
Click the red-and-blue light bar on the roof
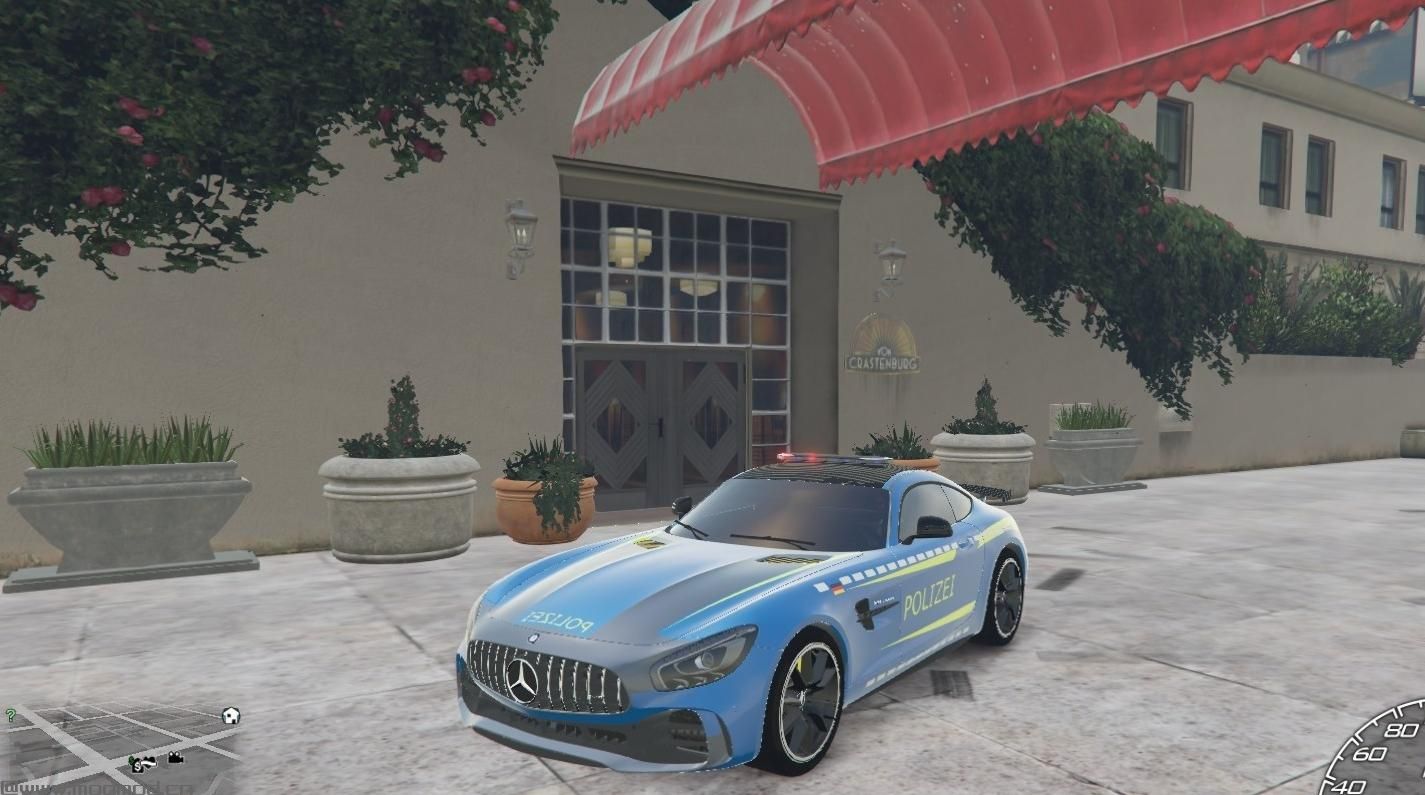(812, 460)
